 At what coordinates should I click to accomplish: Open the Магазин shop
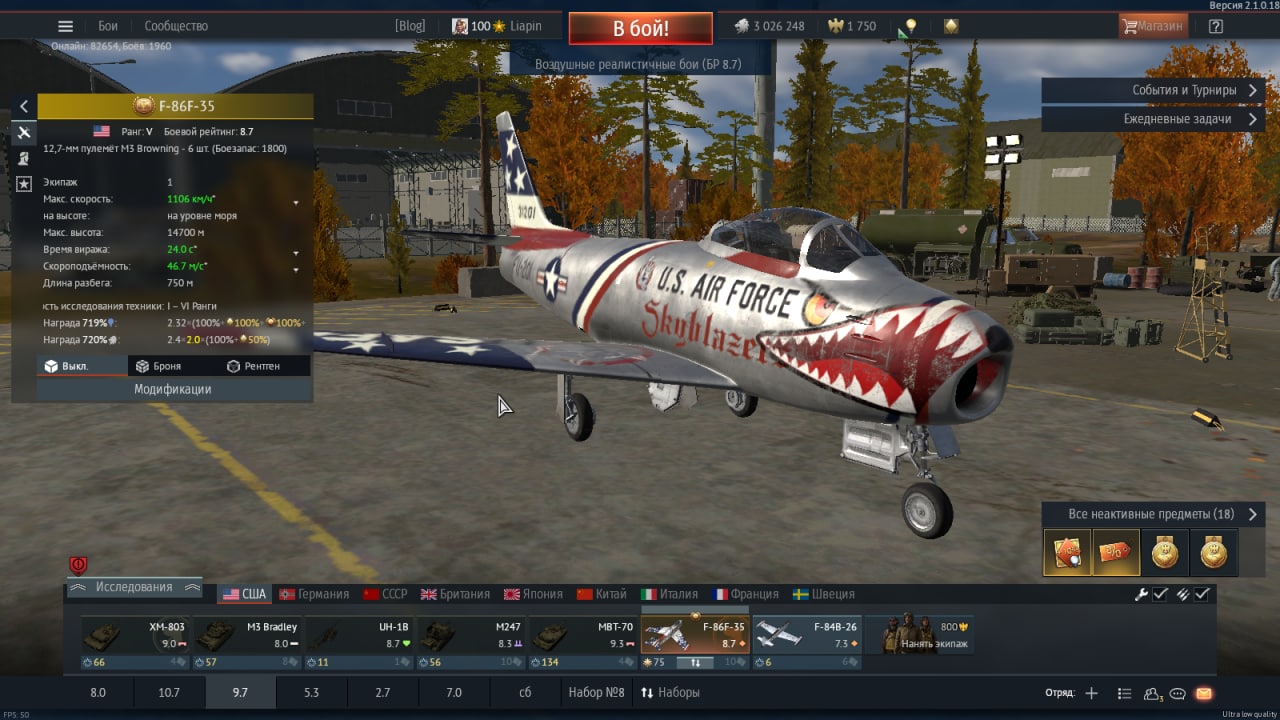(1153, 26)
